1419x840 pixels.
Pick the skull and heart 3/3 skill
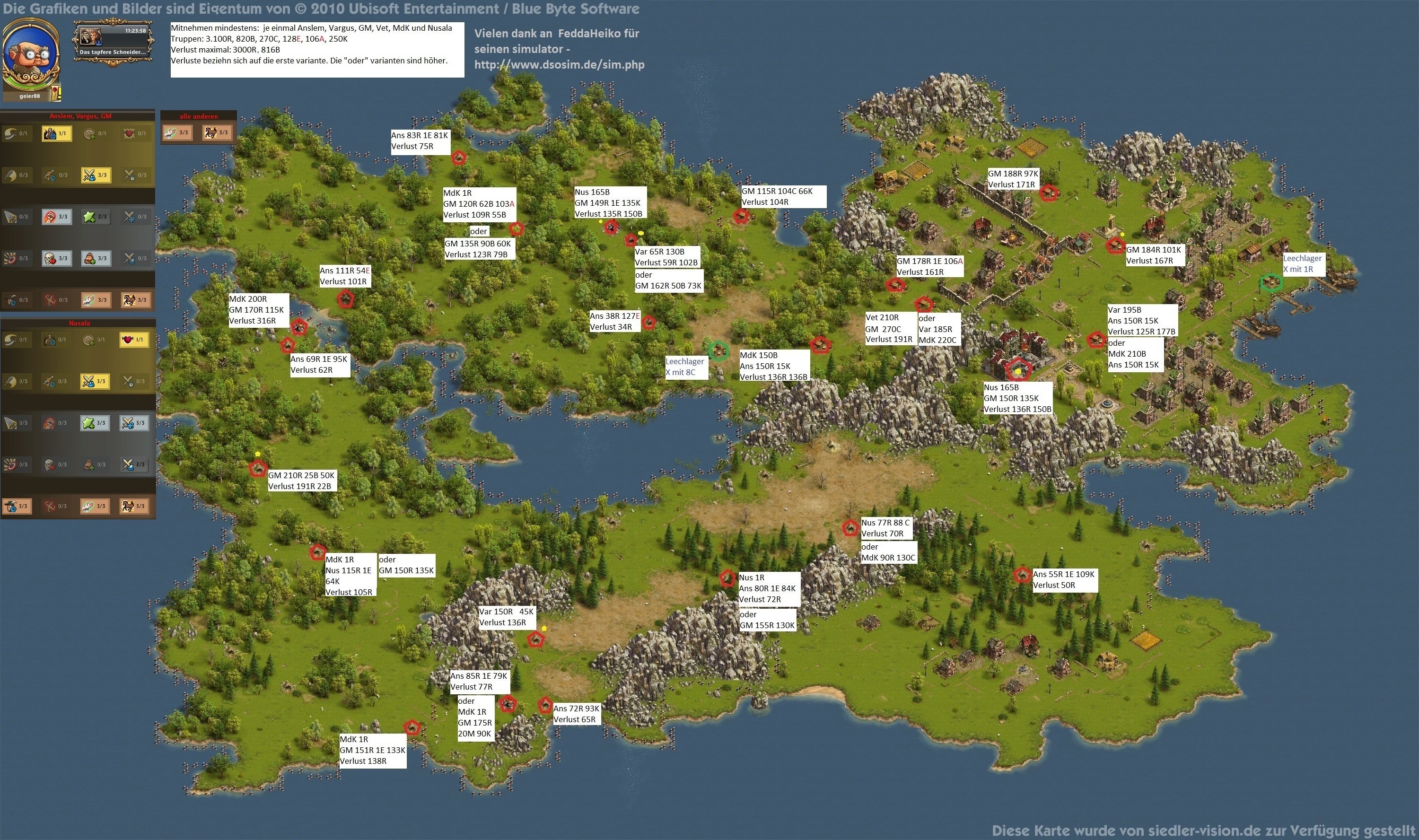(x=57, y=259)
